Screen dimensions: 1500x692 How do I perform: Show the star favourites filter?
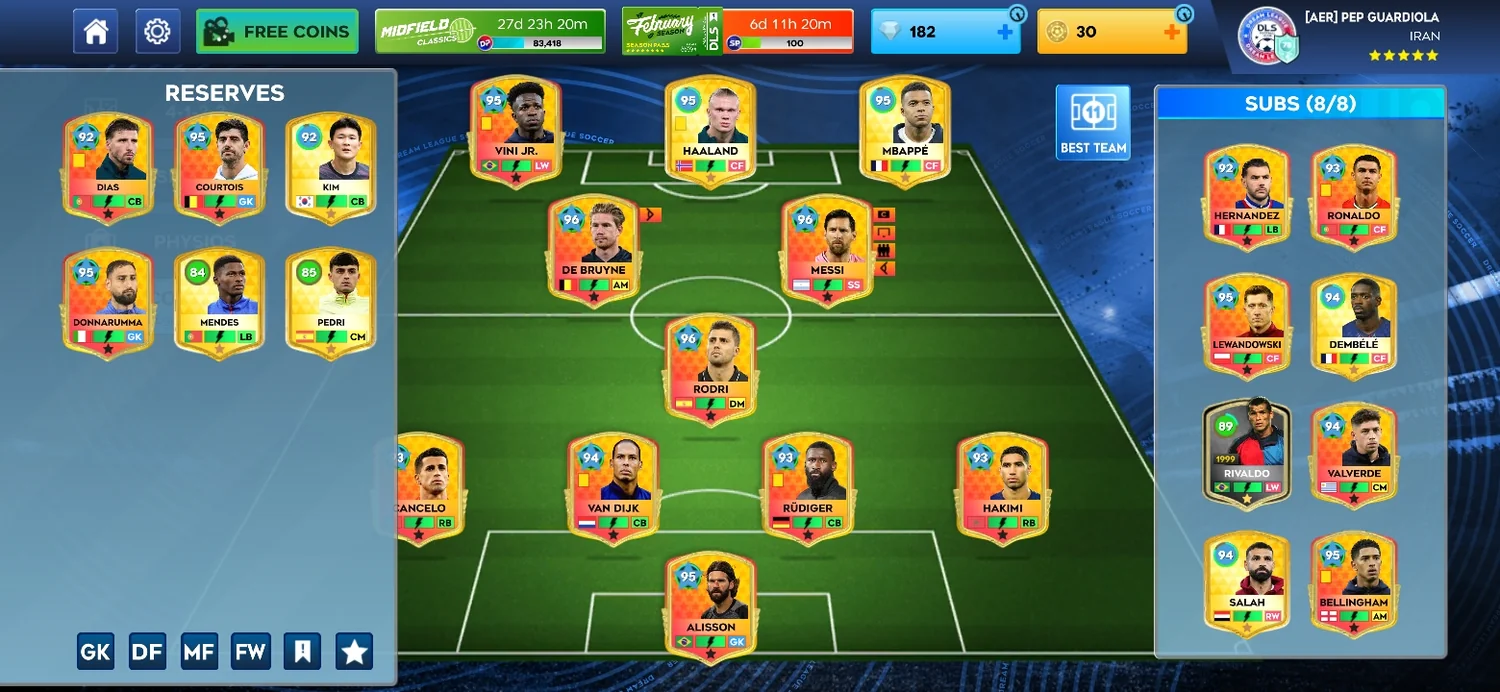click(x=354, y=652)
